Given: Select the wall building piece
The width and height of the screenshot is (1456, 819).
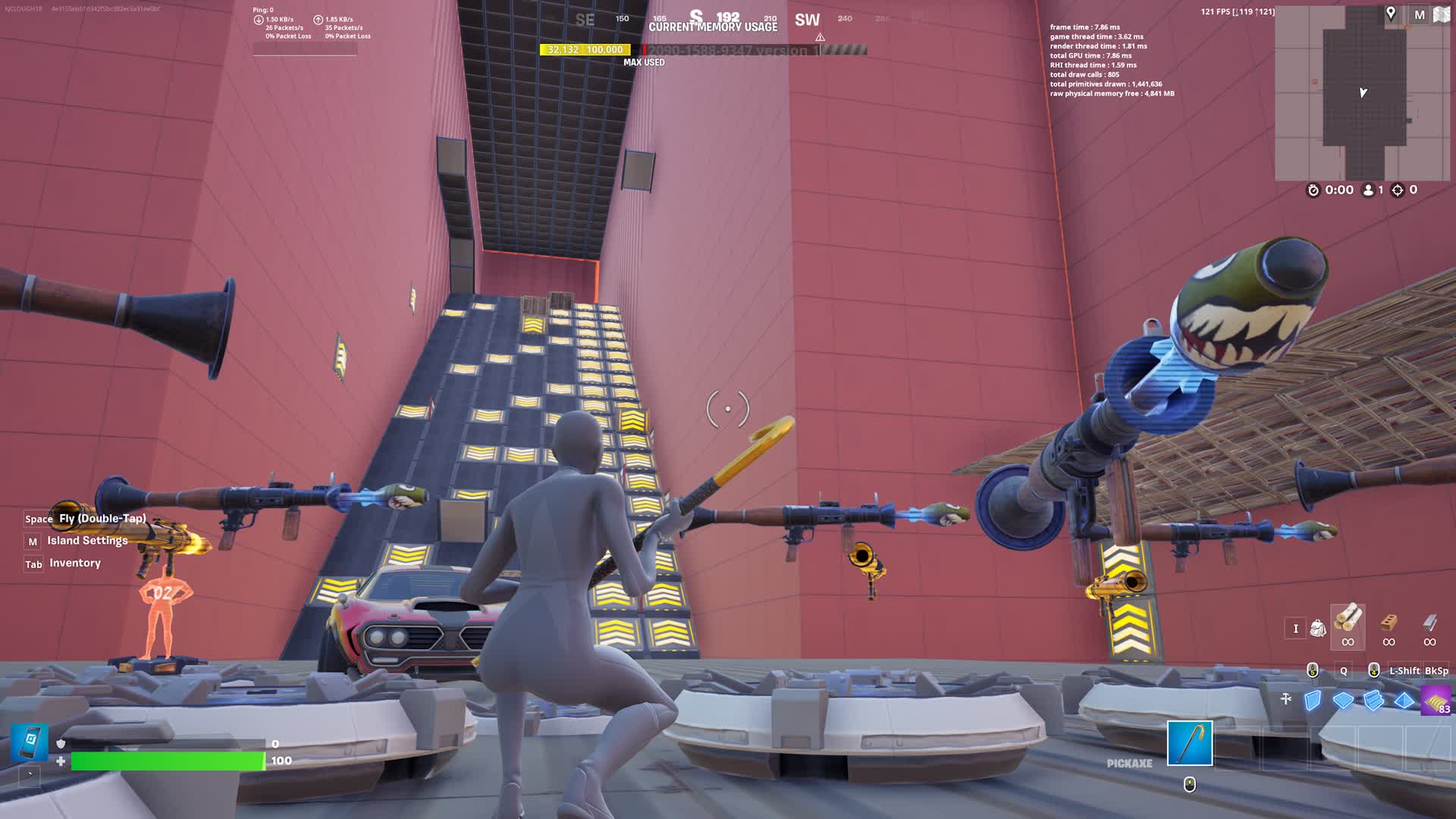Looking at the screenshot, I should [1313, 700].
